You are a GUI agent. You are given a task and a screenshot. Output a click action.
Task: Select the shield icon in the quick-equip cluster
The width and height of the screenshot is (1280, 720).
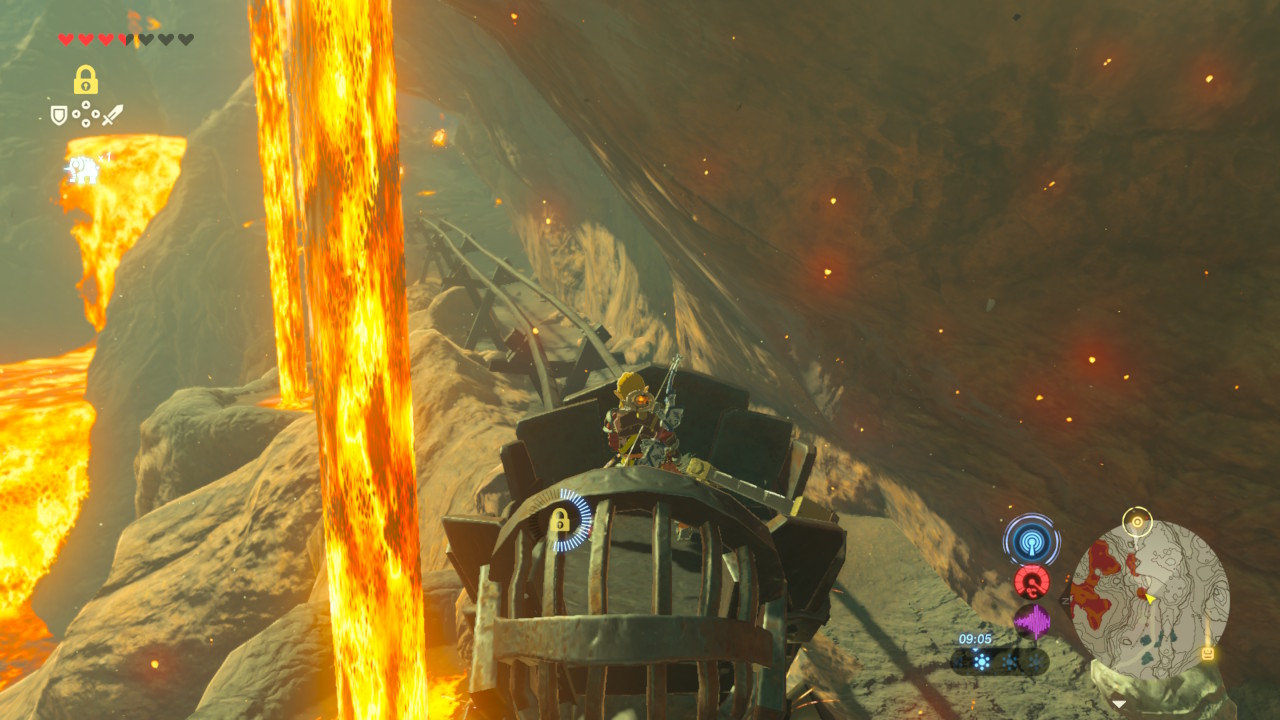click(59, 115)
